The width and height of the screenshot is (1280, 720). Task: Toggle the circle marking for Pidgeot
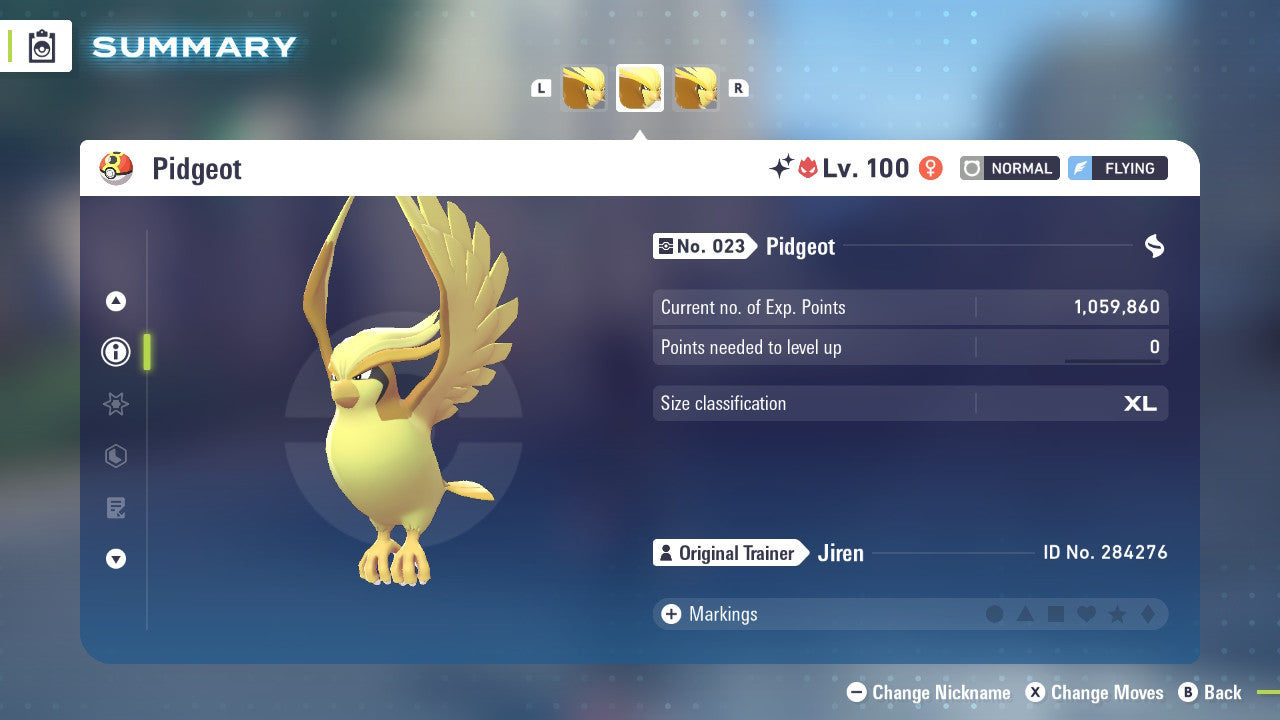coord(995,614)
